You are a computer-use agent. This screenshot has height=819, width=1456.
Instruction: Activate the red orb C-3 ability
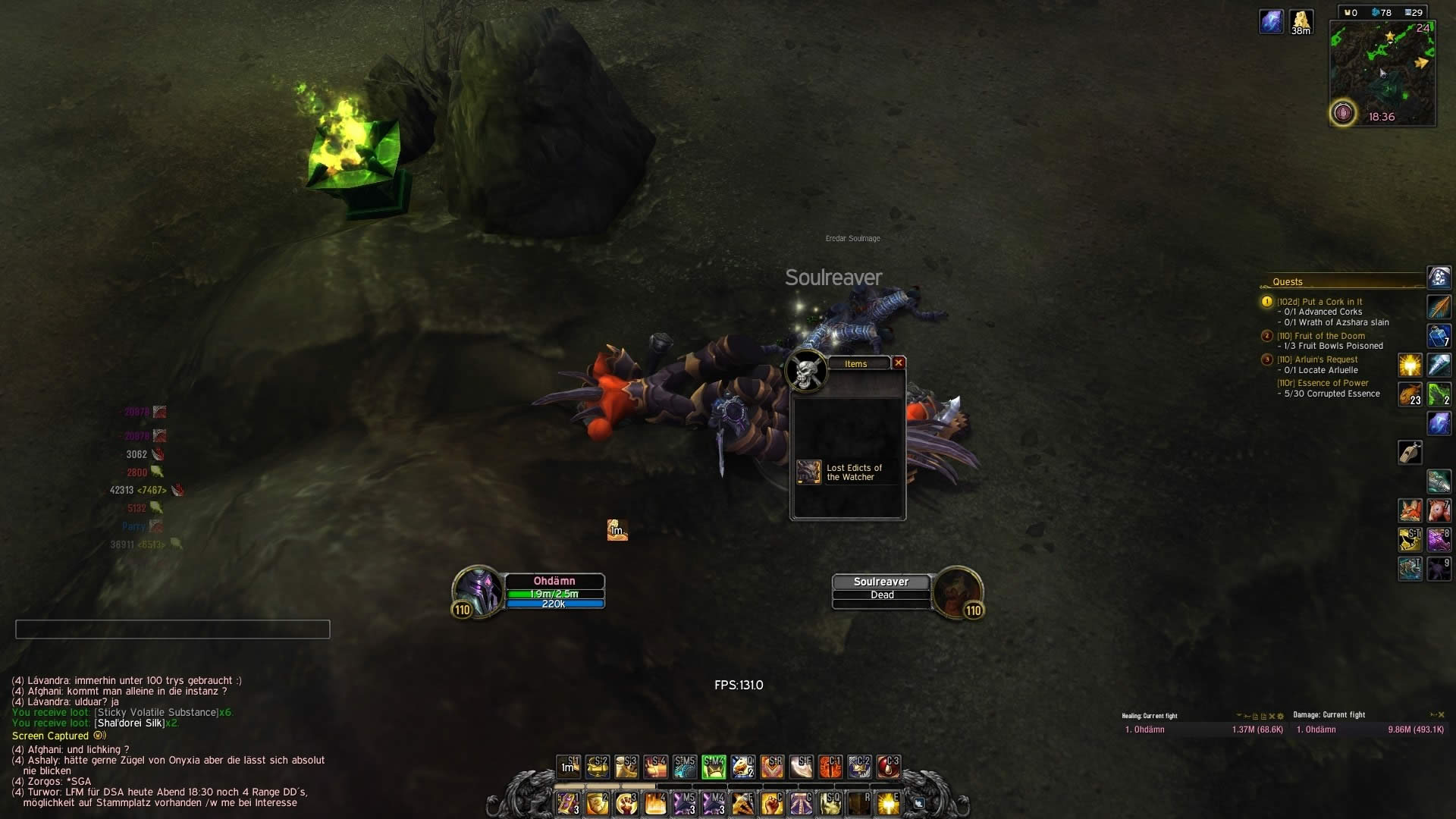pyautogui.click(x=888, y=767)
